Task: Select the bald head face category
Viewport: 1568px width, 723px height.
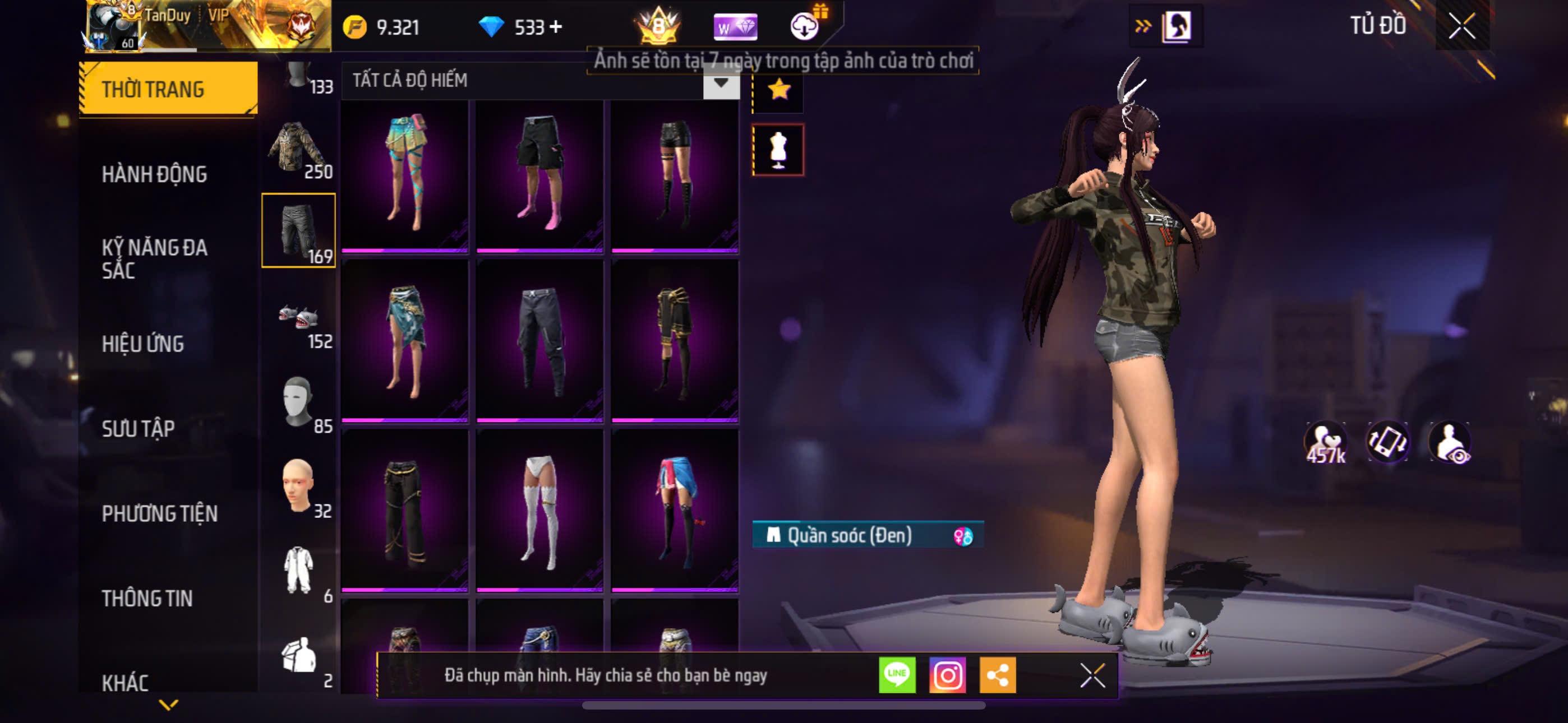Action: pyautogui.click(x=298, y=487)
